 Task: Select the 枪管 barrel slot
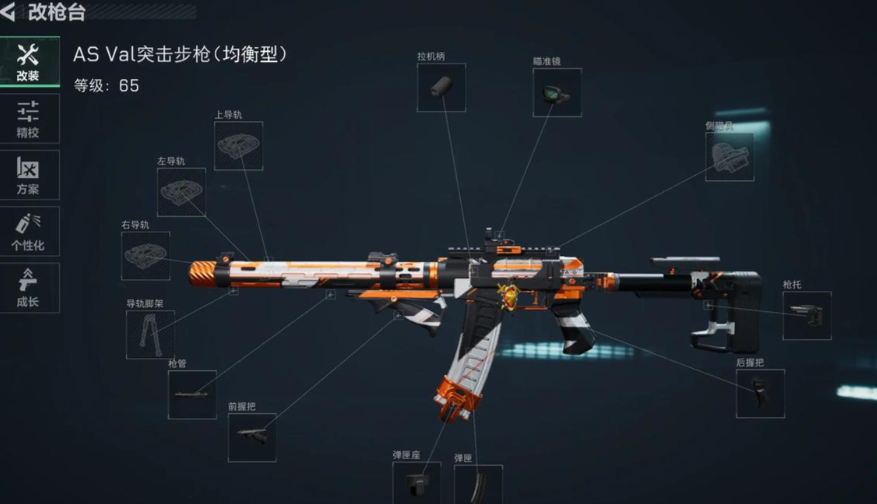(192, 395)
